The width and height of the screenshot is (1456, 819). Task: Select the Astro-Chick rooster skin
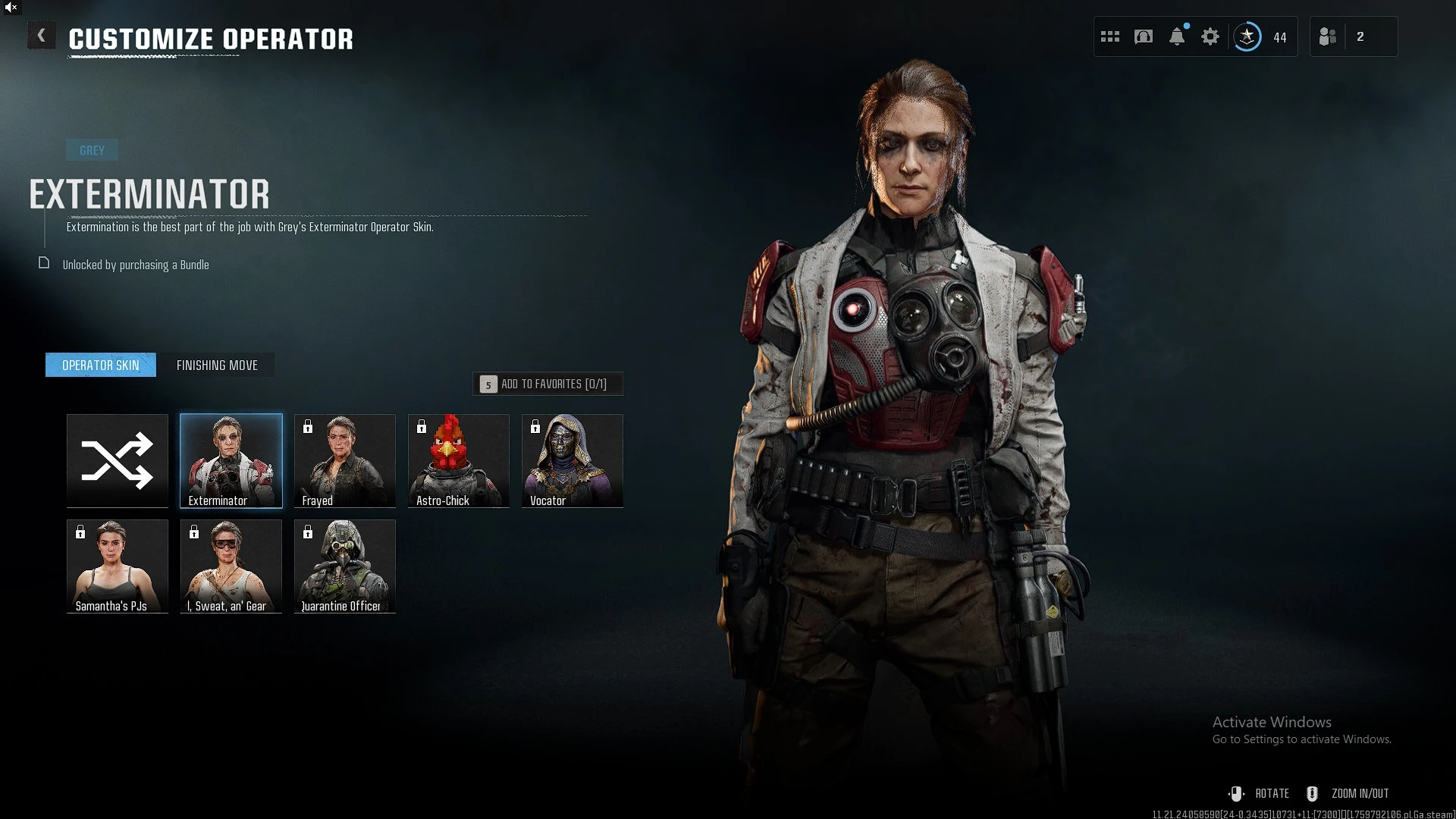click(459, 460)
